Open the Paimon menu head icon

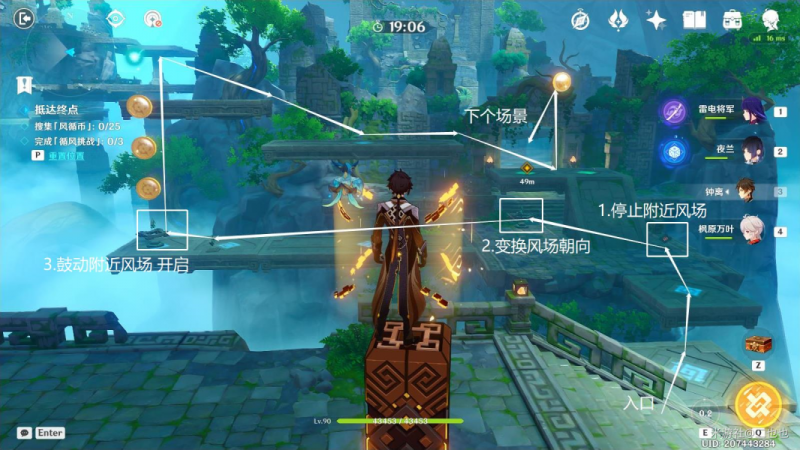click(x=771, y=19)
